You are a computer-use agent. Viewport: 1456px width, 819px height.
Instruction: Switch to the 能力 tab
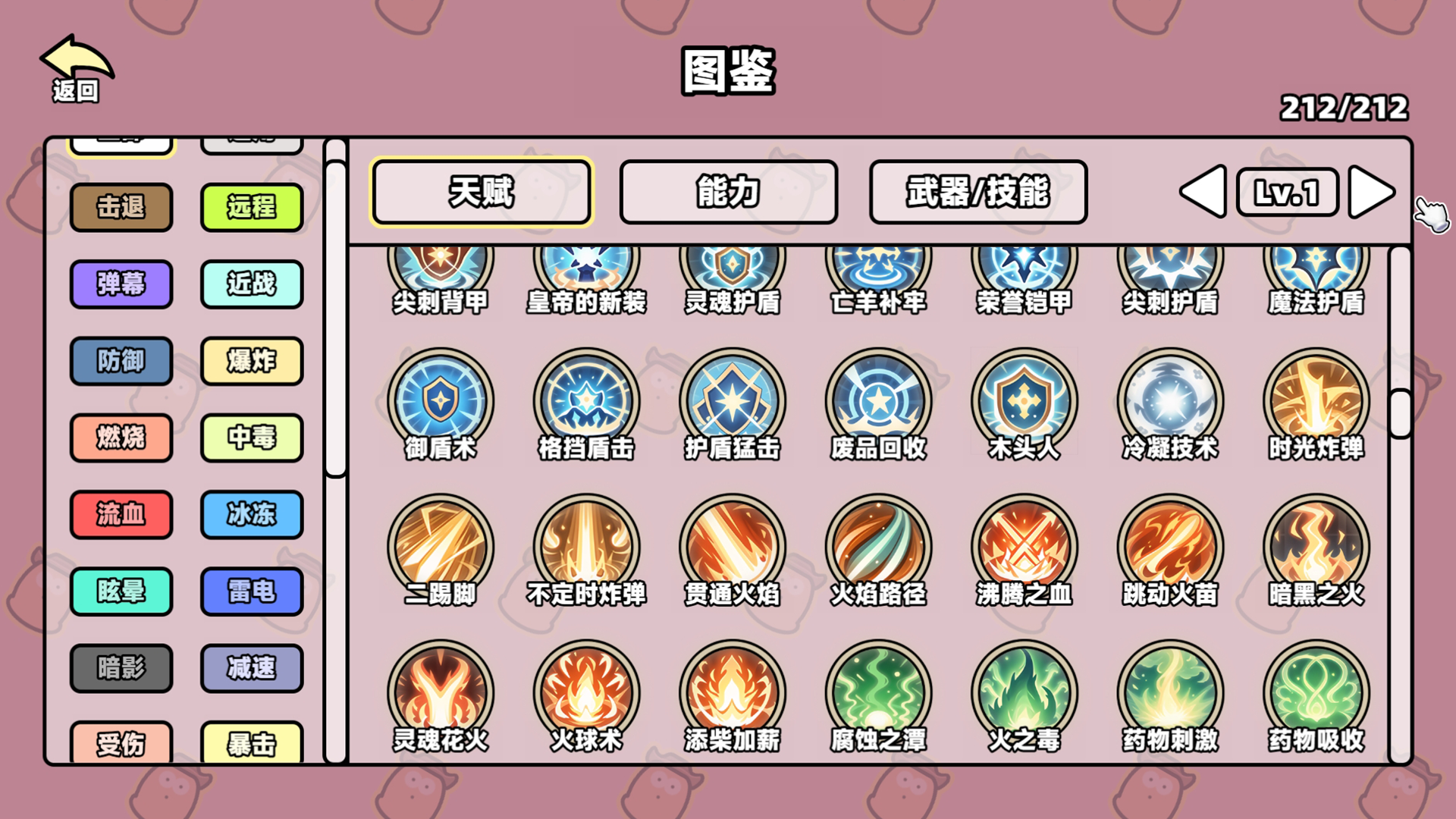click(727, 192)
